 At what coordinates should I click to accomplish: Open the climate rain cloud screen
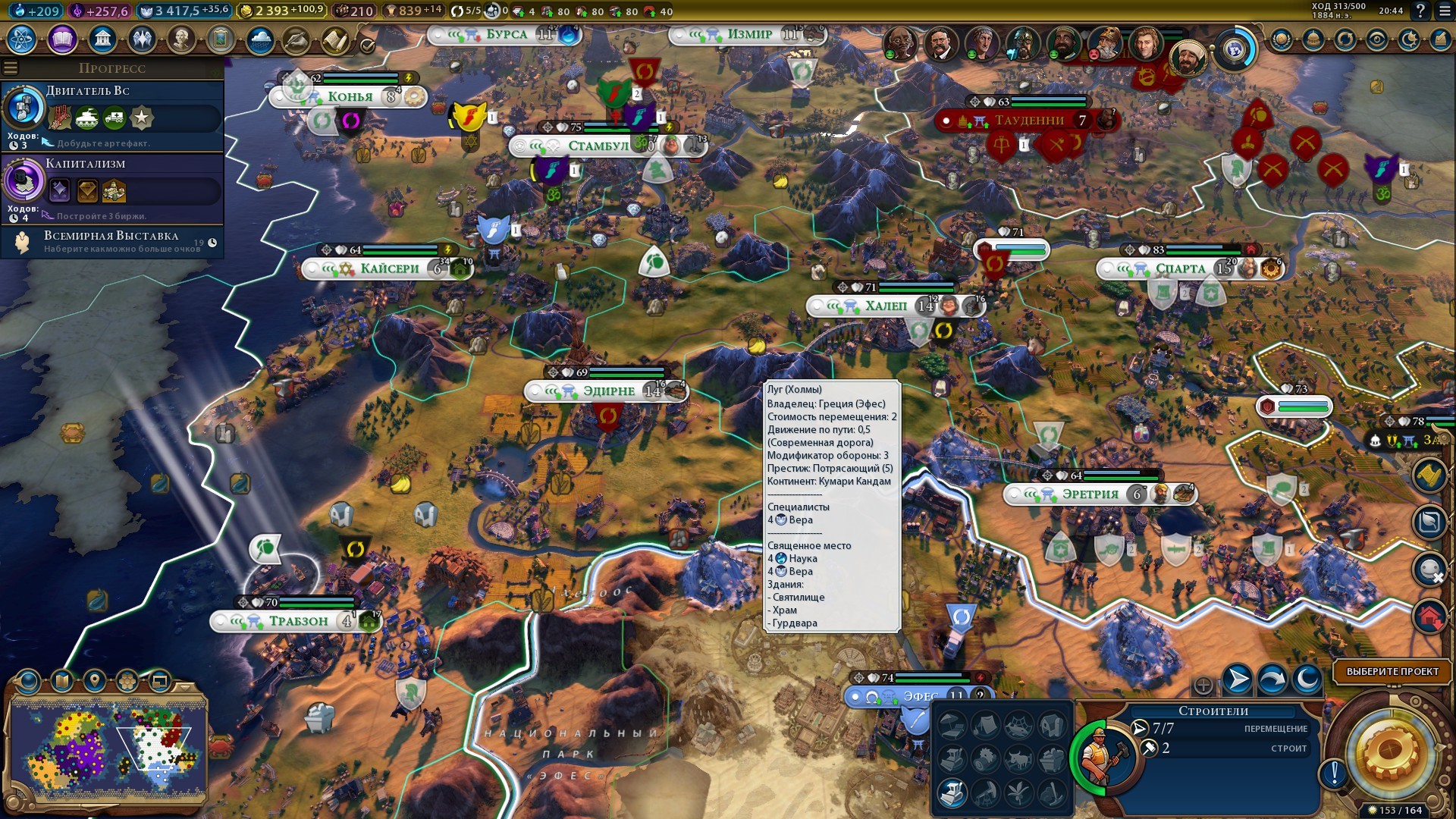[x=260, y=39]
